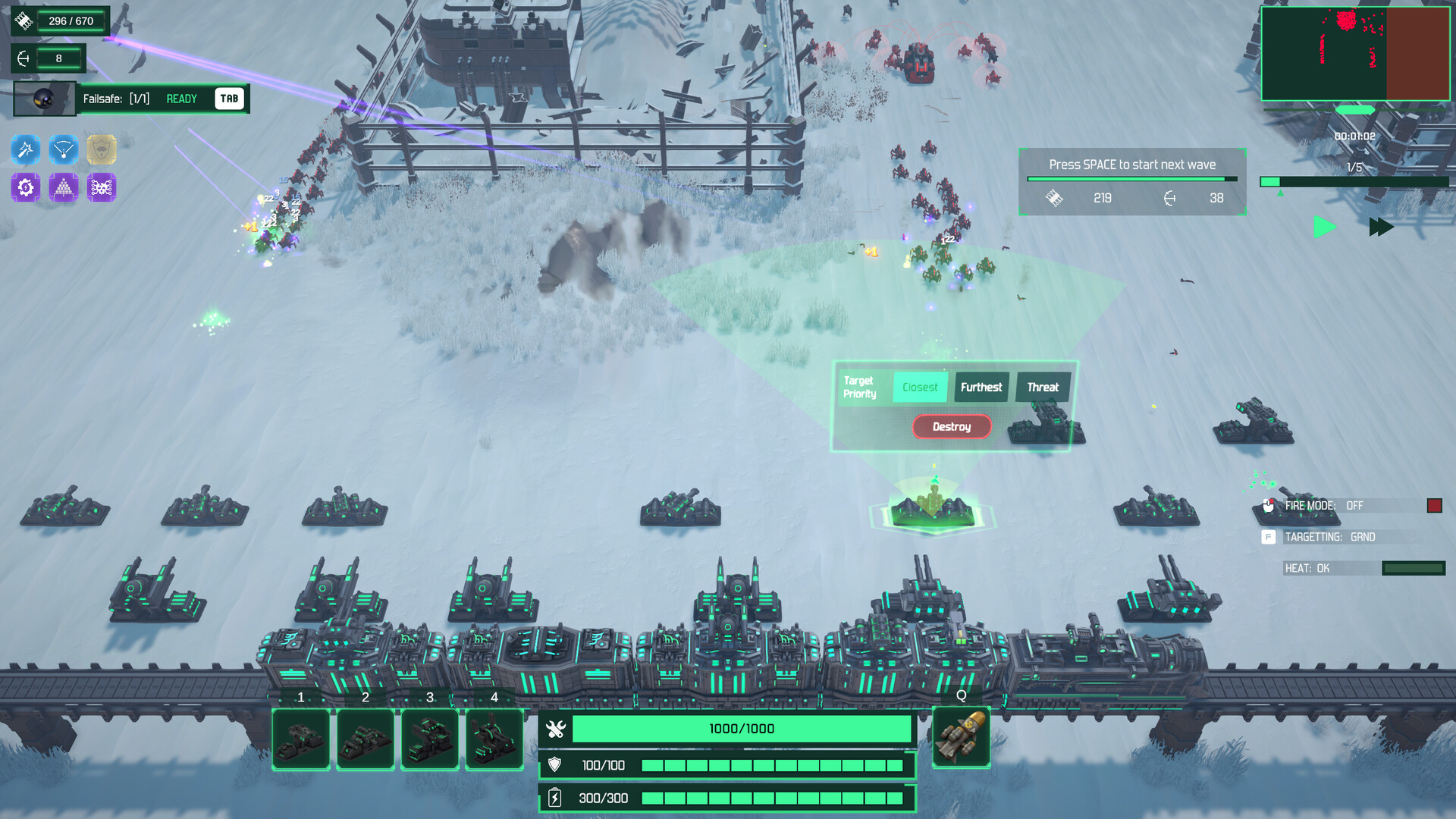Activate the lightning strike ability icon
This screenshot has width=1456, height=819.
[x=26, y=149]
